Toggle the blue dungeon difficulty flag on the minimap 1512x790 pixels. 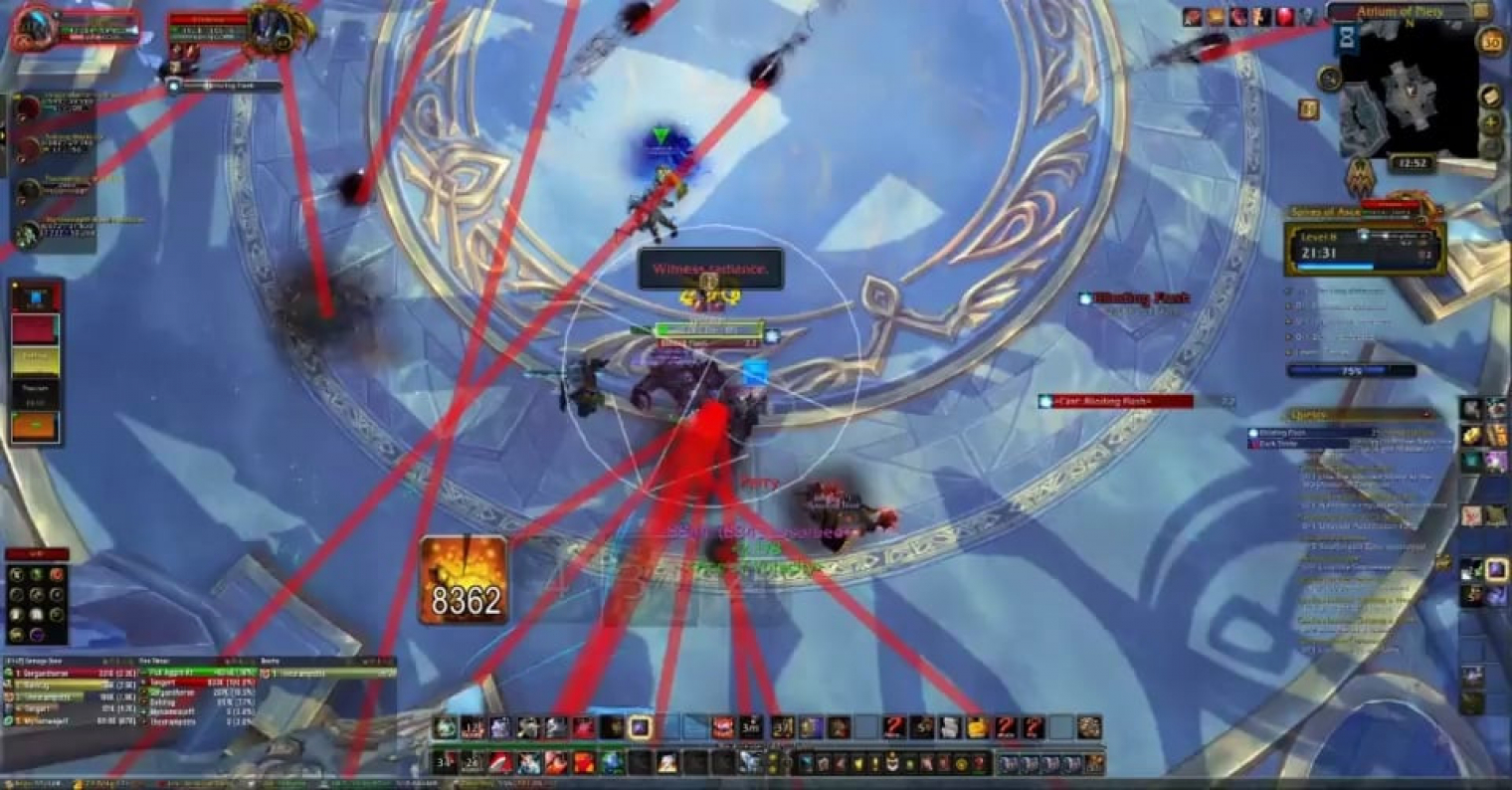pyautogui.click(x=1348, y=38)
